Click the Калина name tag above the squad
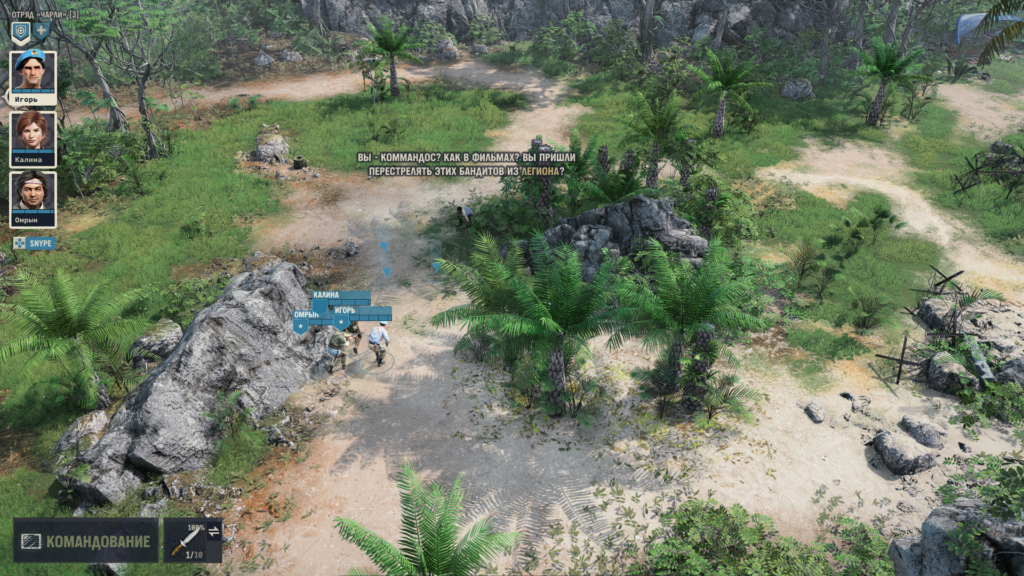The image size is (1024, 576). (x=326, y=296)
